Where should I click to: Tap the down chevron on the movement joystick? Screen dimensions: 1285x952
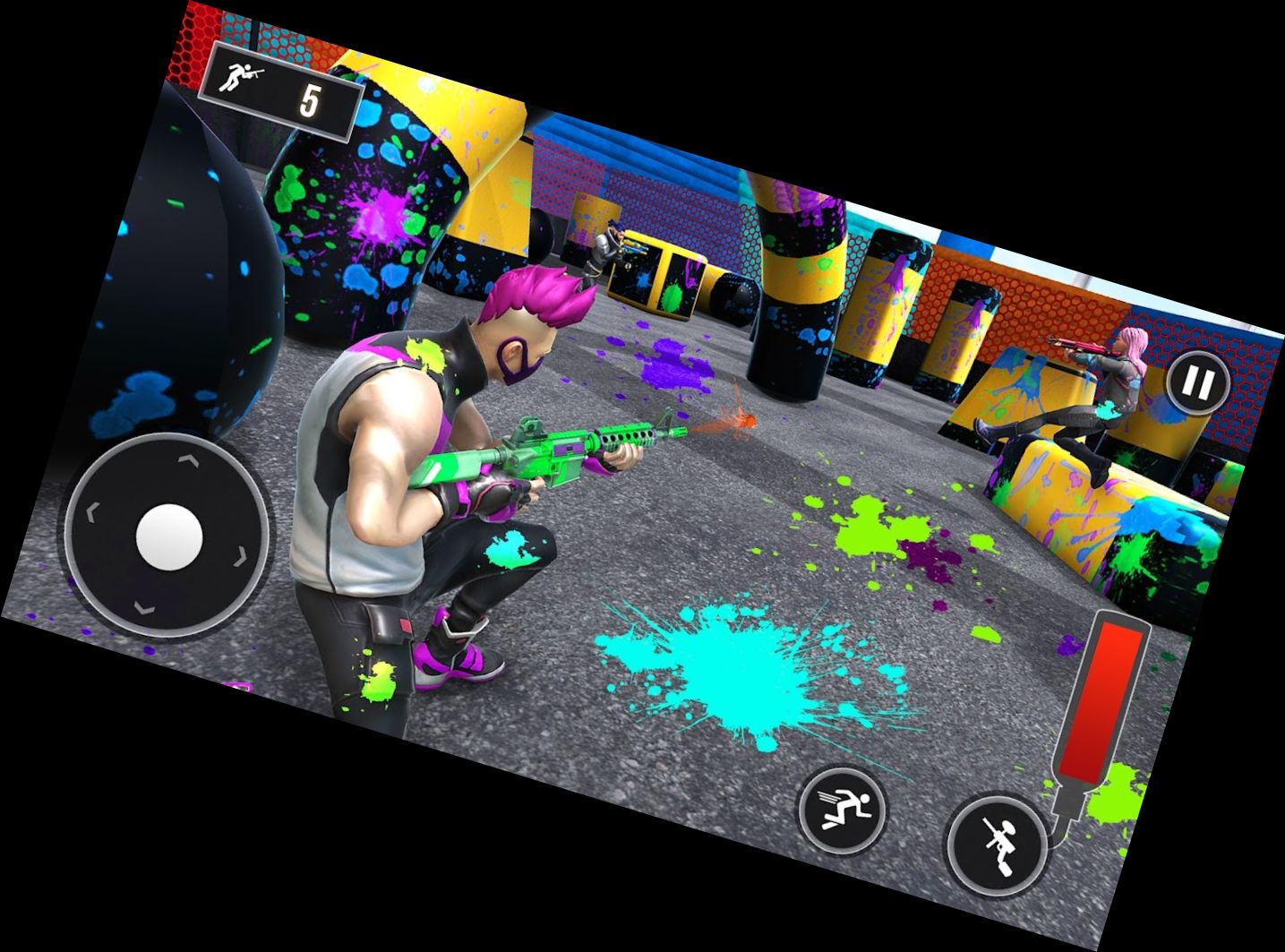click(146, 607)
